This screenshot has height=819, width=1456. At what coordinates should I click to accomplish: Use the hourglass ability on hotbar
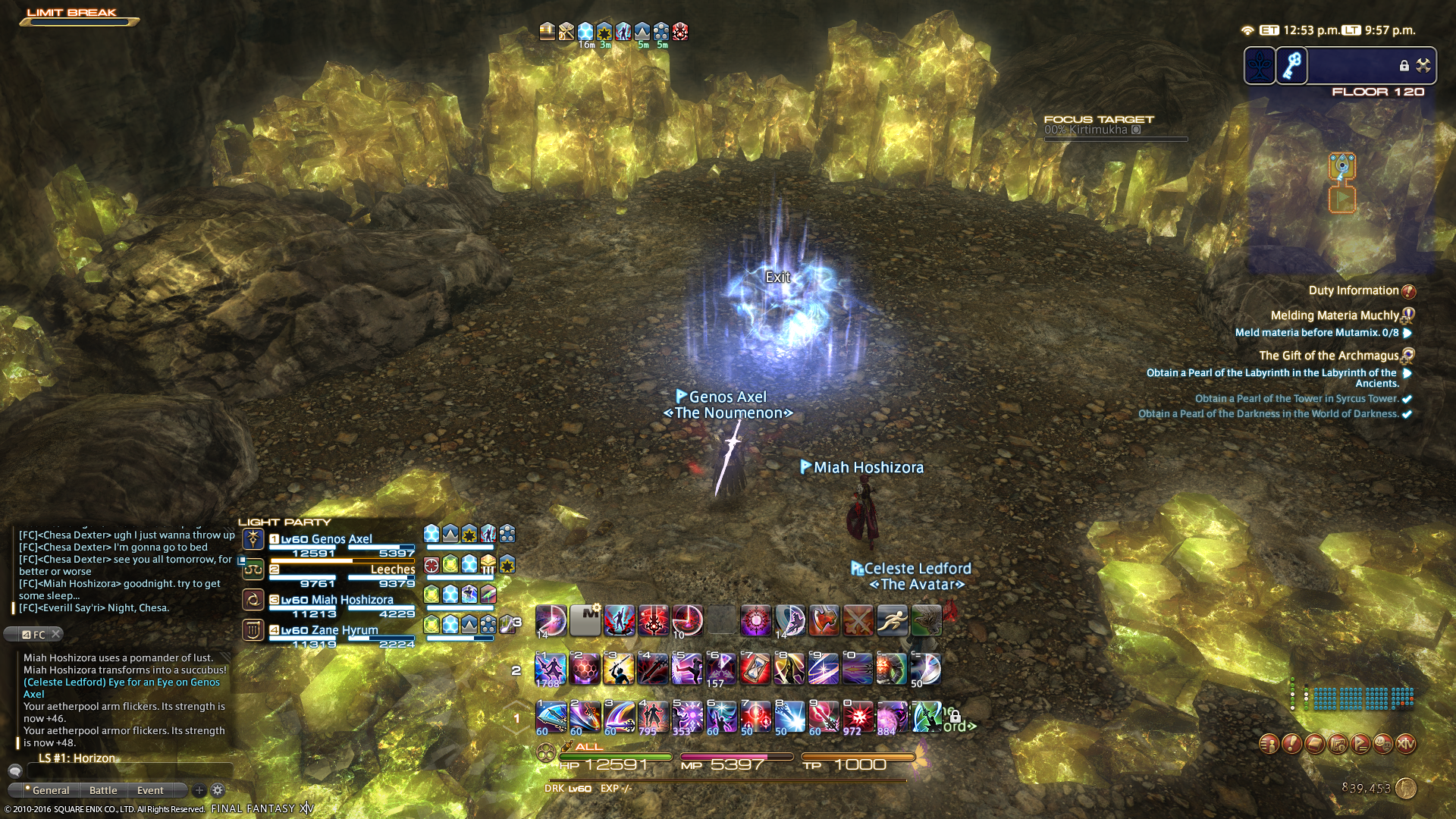755,669
